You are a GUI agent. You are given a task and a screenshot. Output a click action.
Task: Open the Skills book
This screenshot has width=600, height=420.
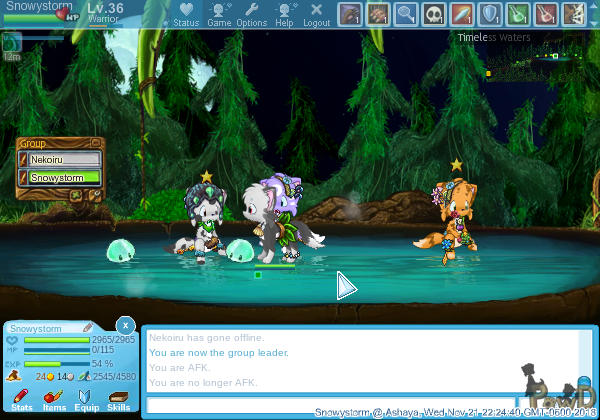[119, 400]
